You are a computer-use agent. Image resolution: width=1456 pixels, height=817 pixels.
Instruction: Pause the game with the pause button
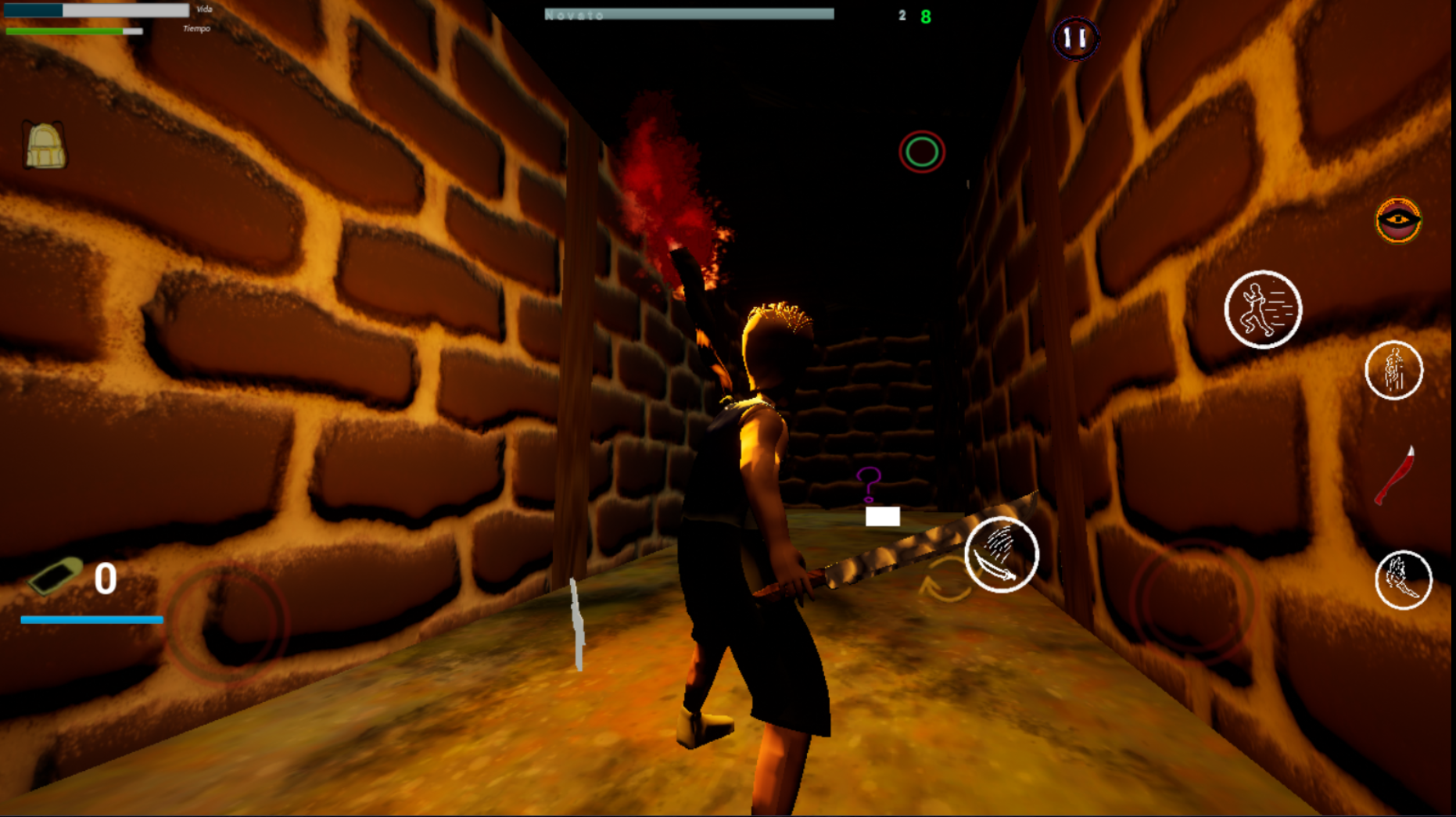pos(1075,38)
